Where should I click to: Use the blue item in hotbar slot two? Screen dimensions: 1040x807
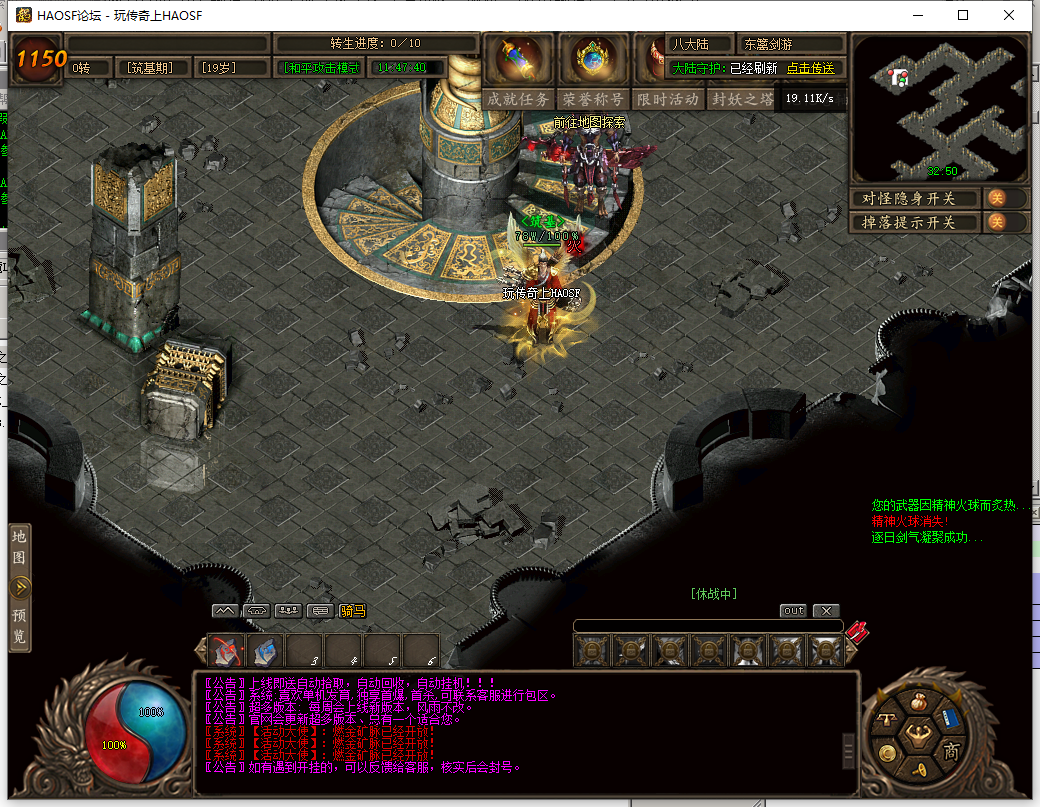[x=266, y=651]
